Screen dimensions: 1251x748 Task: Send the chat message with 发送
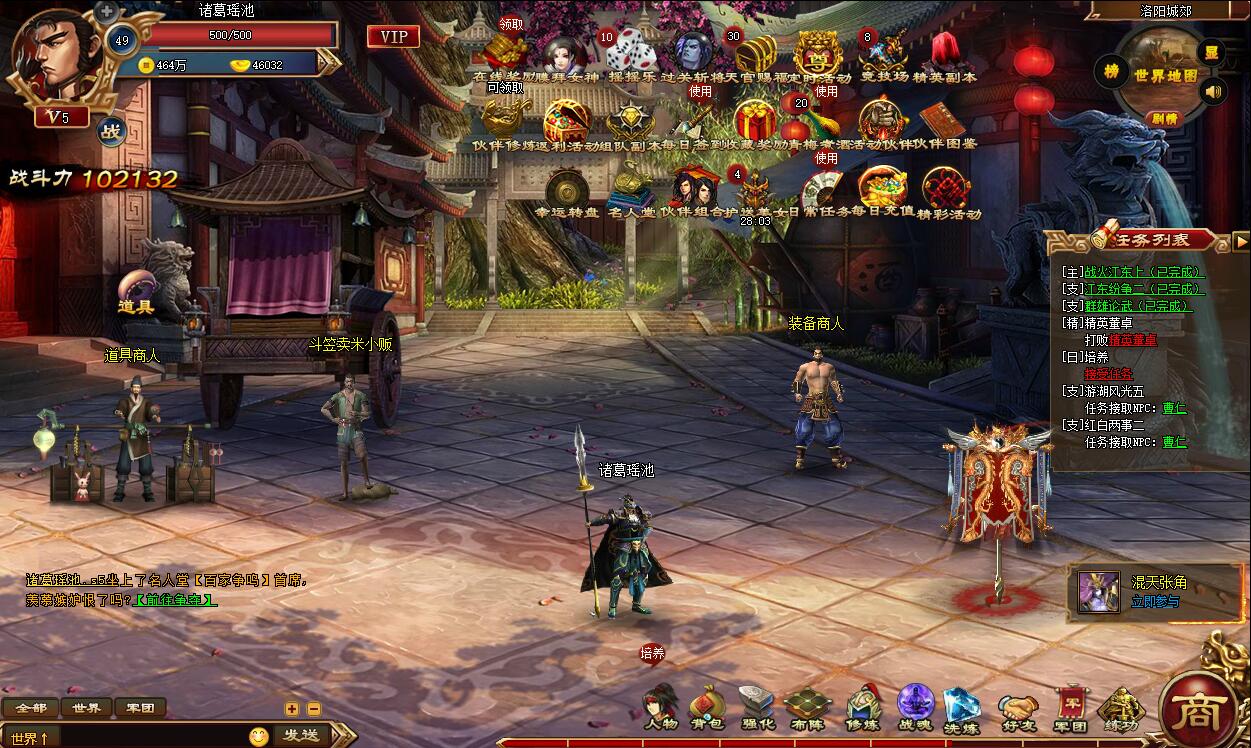[x=301, y=735]
